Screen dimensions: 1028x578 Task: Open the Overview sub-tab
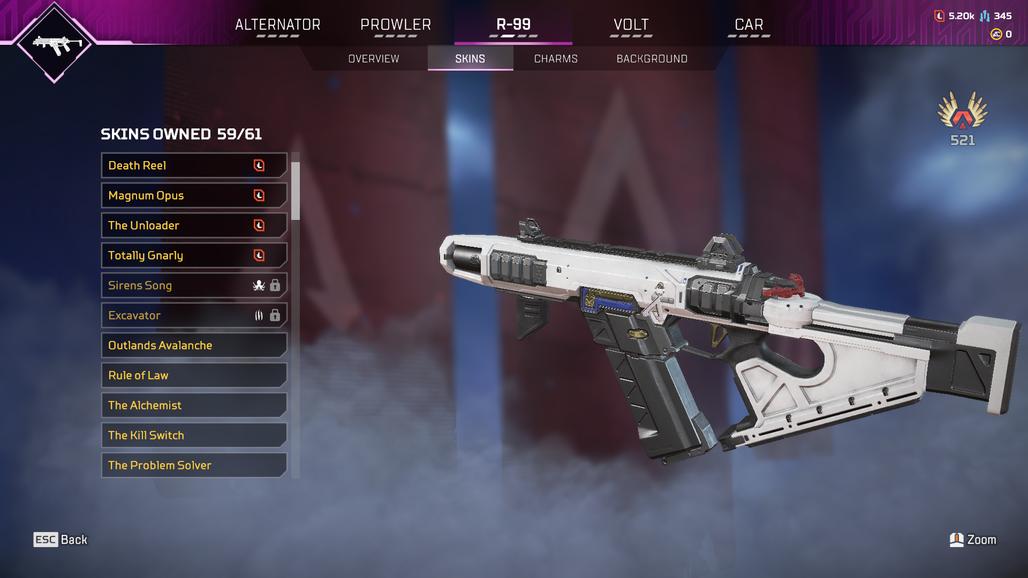[x=373, y=59]
